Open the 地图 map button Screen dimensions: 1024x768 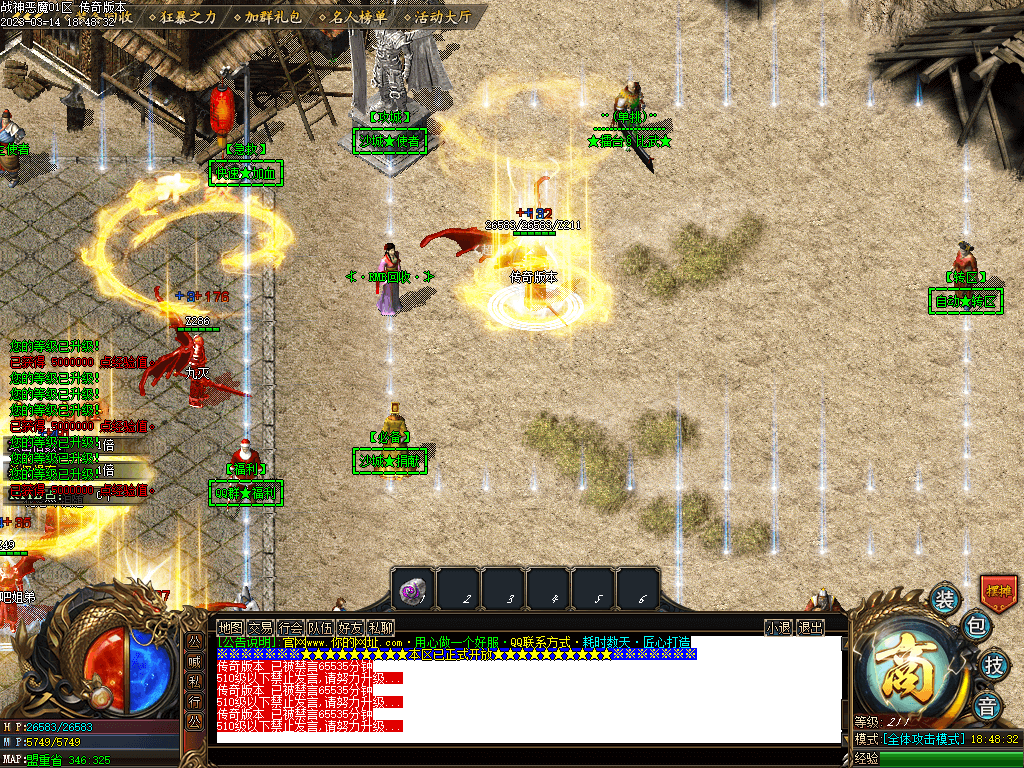click(x=231, y=627)
